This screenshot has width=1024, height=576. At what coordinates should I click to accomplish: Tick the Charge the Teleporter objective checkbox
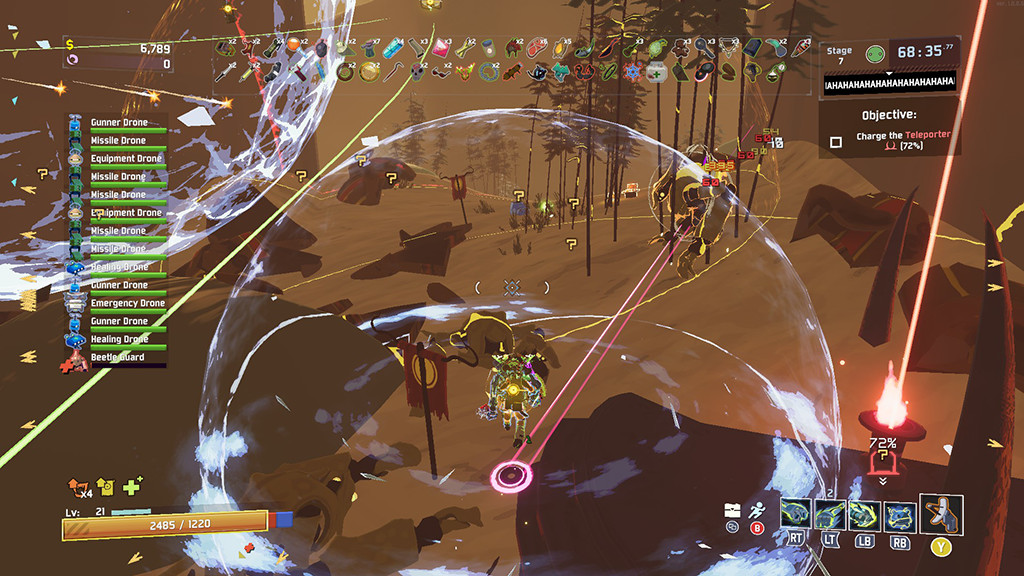[836, 142]
